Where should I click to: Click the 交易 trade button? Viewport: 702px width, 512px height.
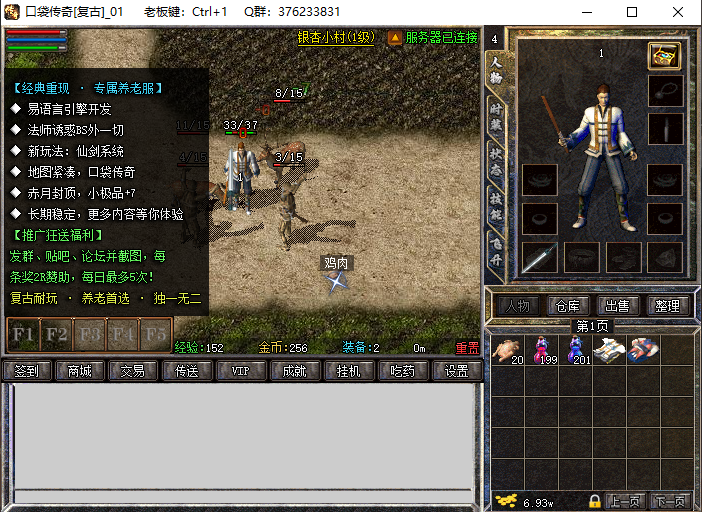[x=133, y=371]
